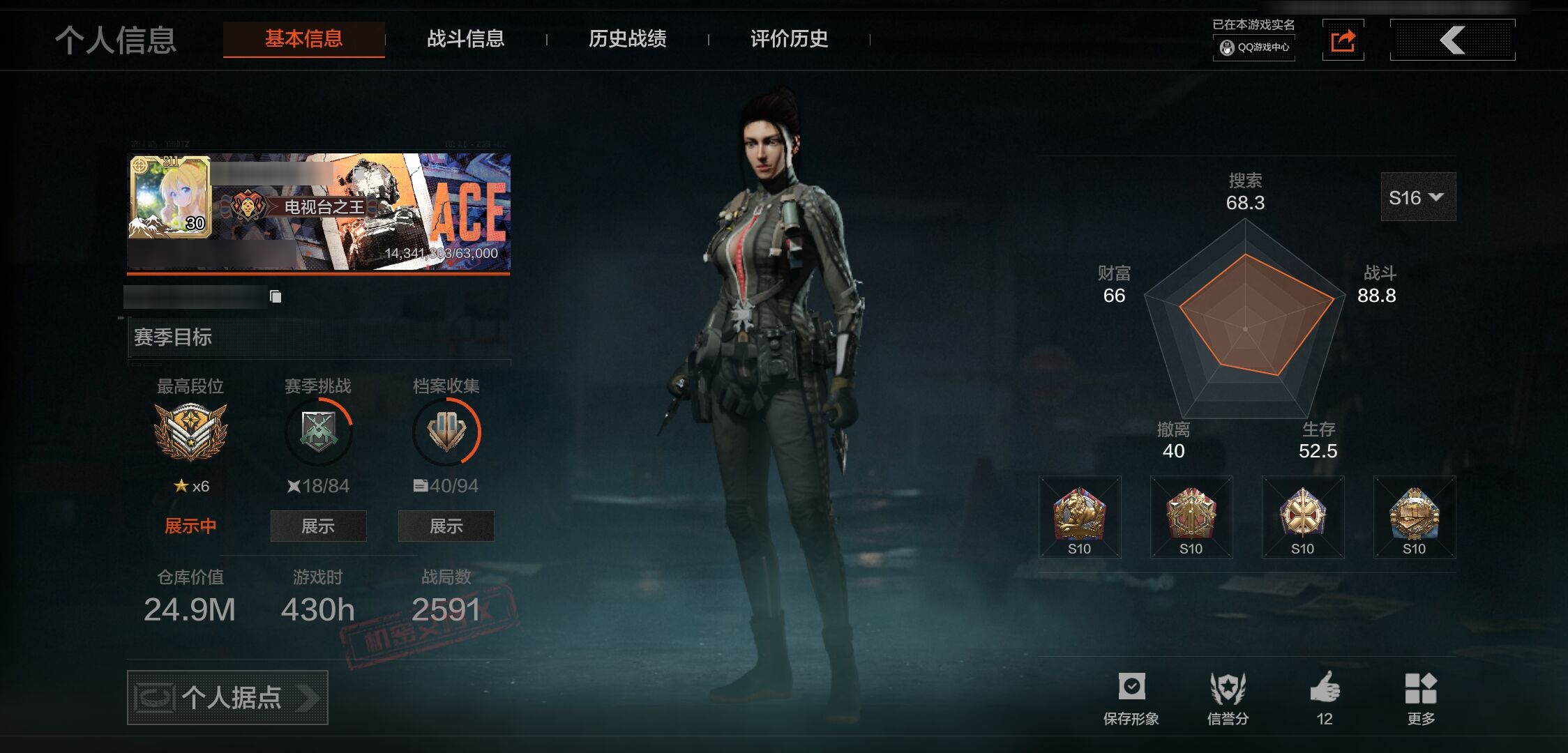Open the 个人据点 personal base
1568x753 pixels.
click(227, 697)
